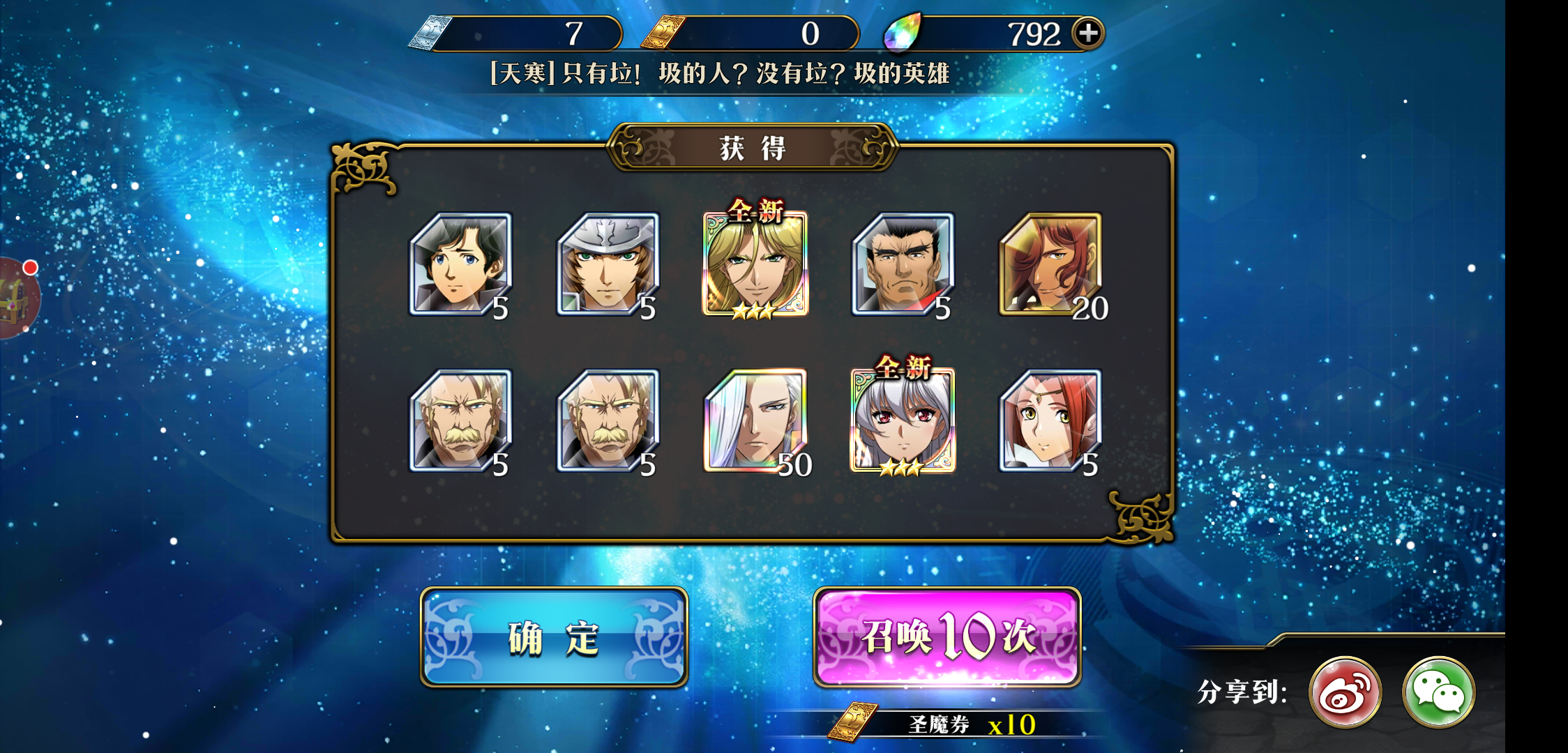The height and width of the screenshot is (753, 1568).
Task: View the gold-framed red-haired hero shard worth 20
Action: (1050, 265)
